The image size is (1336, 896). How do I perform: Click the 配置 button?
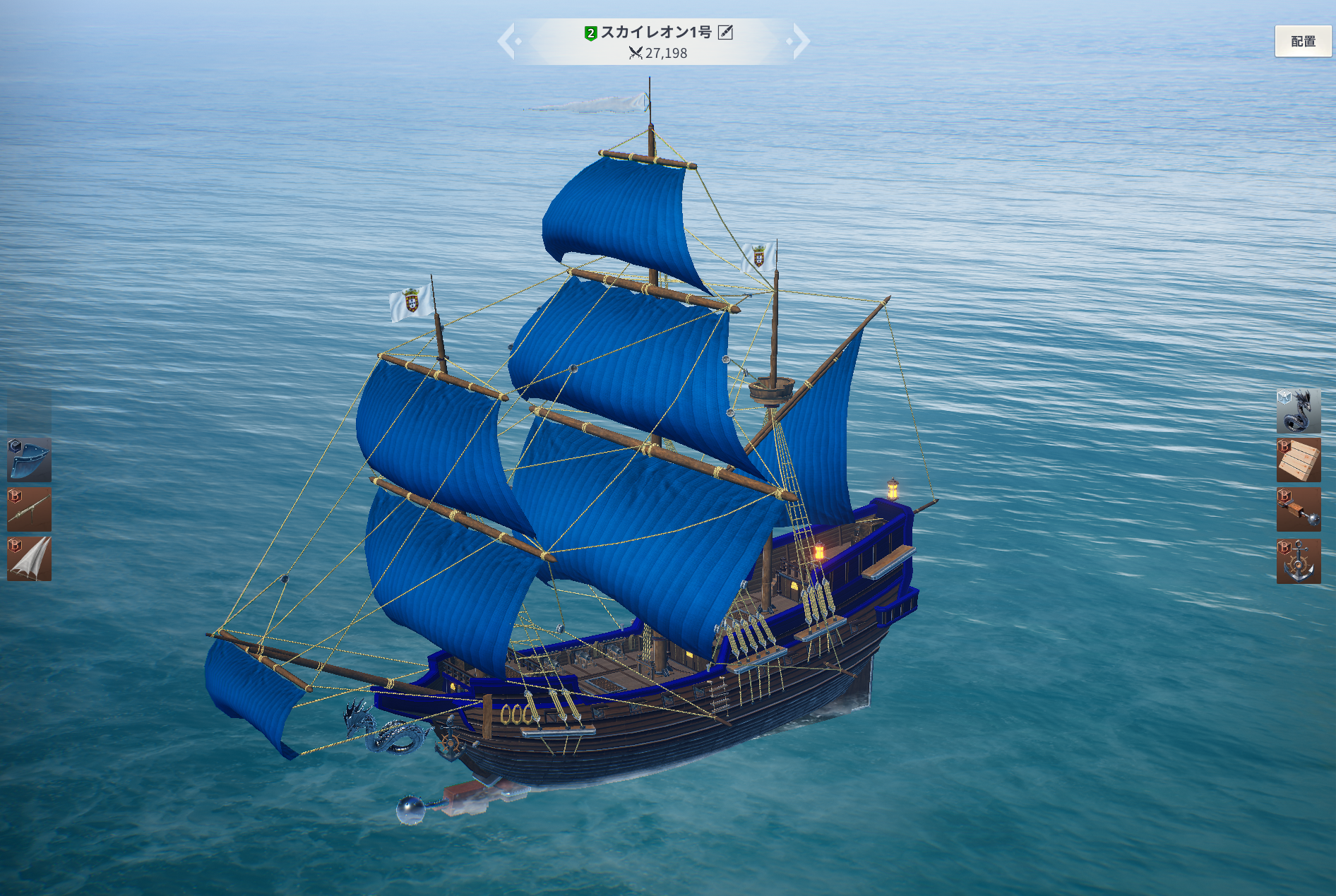1303,41
